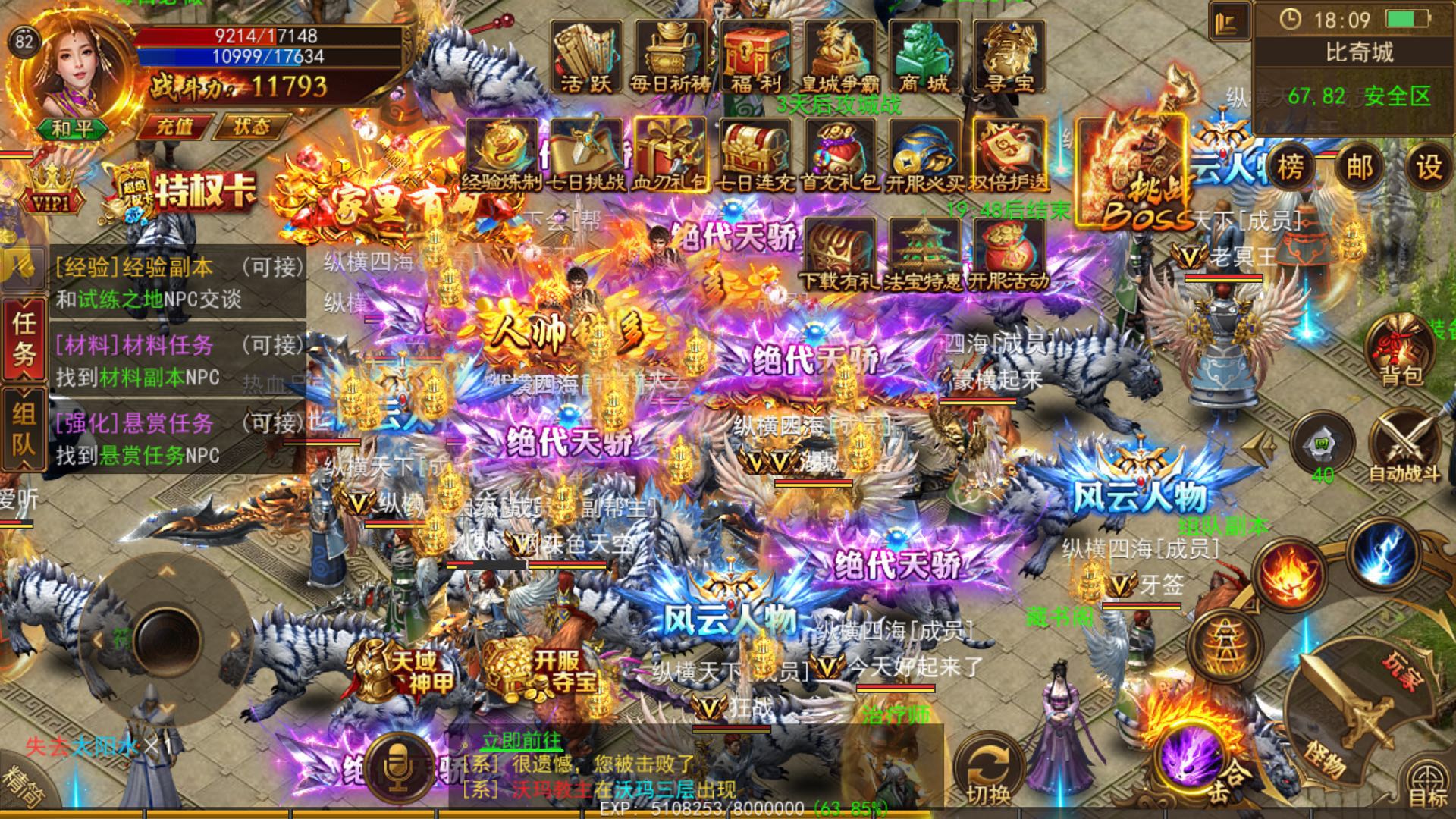
Task: Open the 每日祈祷 daily prayer icon
Action: pos(670,58)
